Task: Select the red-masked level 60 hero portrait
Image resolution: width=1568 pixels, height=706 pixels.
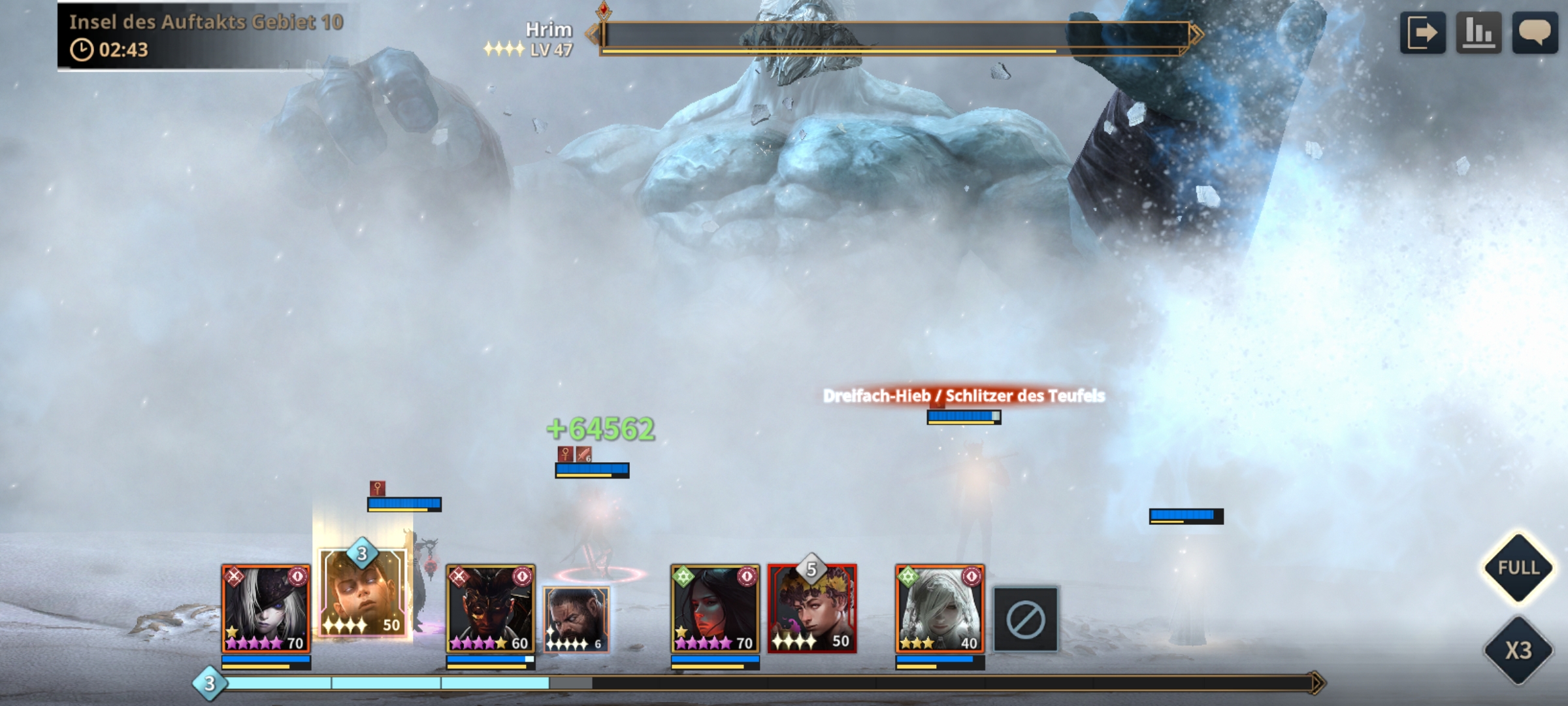Action: coord(491,609)
